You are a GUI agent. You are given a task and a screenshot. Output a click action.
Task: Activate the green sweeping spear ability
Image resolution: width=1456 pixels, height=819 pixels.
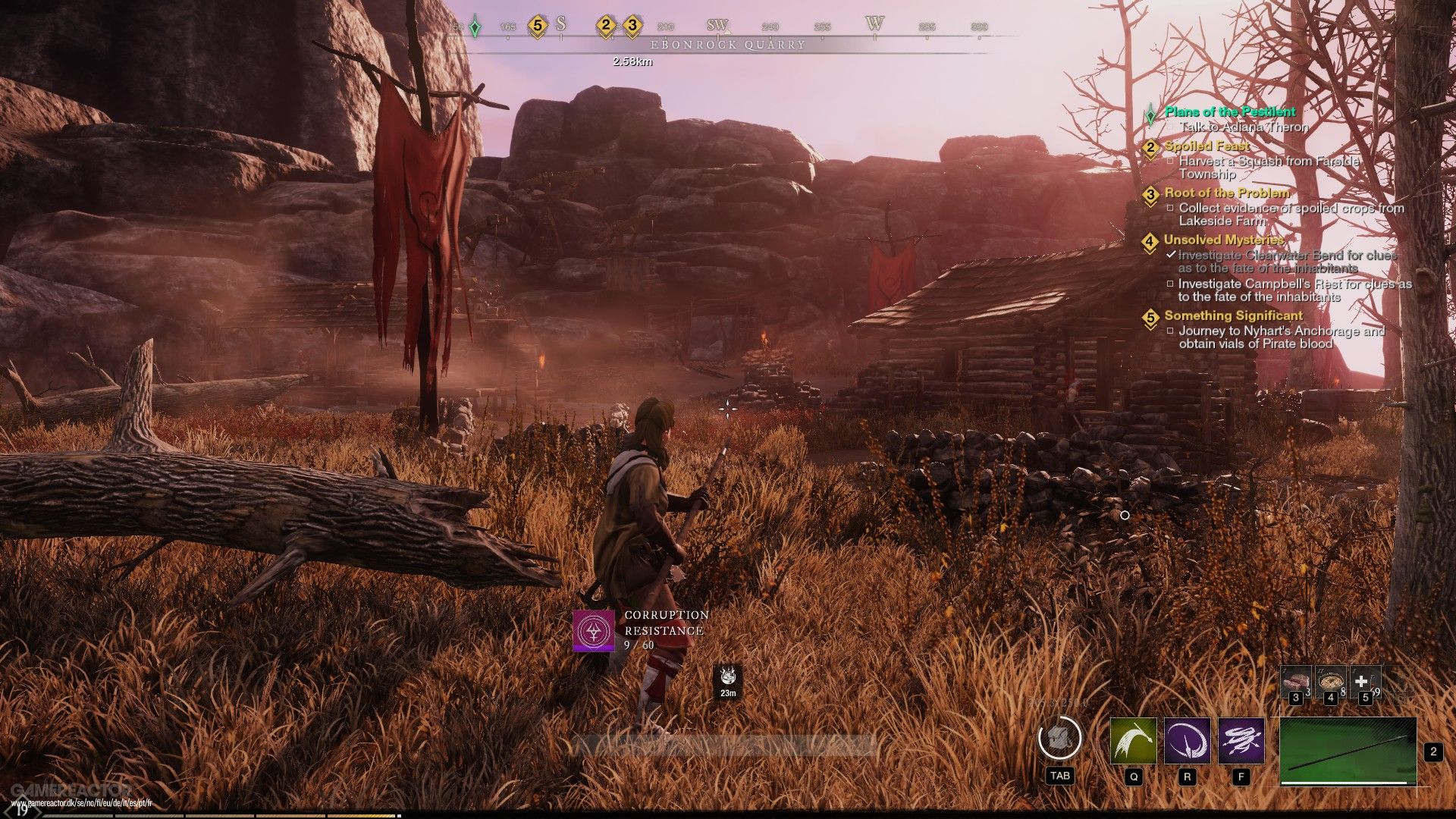coord(1133,741)
